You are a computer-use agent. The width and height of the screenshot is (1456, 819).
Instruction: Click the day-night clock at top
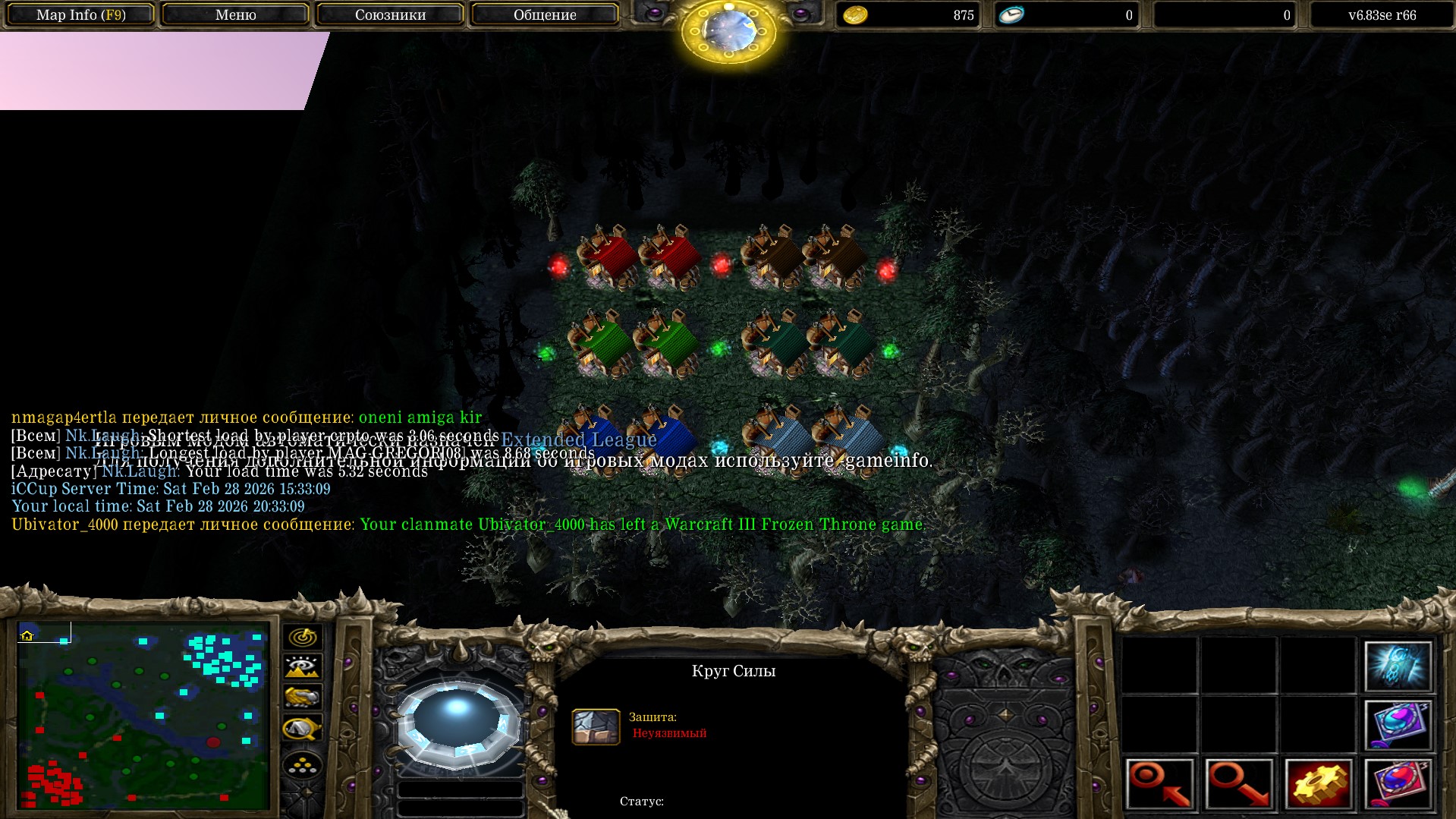(x=728, y=30)
